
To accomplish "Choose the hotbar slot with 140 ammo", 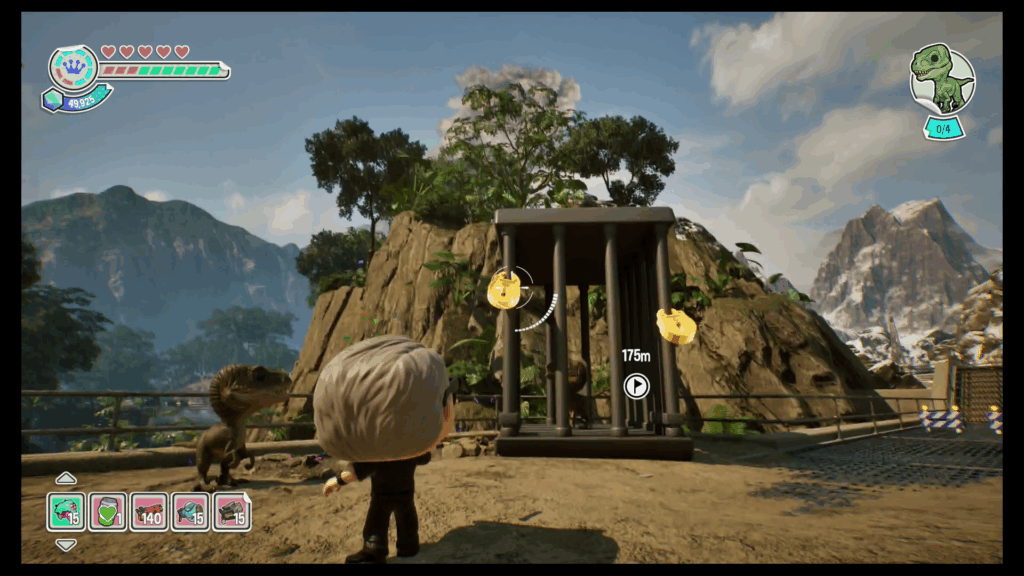I will click(x=149, y=511).
